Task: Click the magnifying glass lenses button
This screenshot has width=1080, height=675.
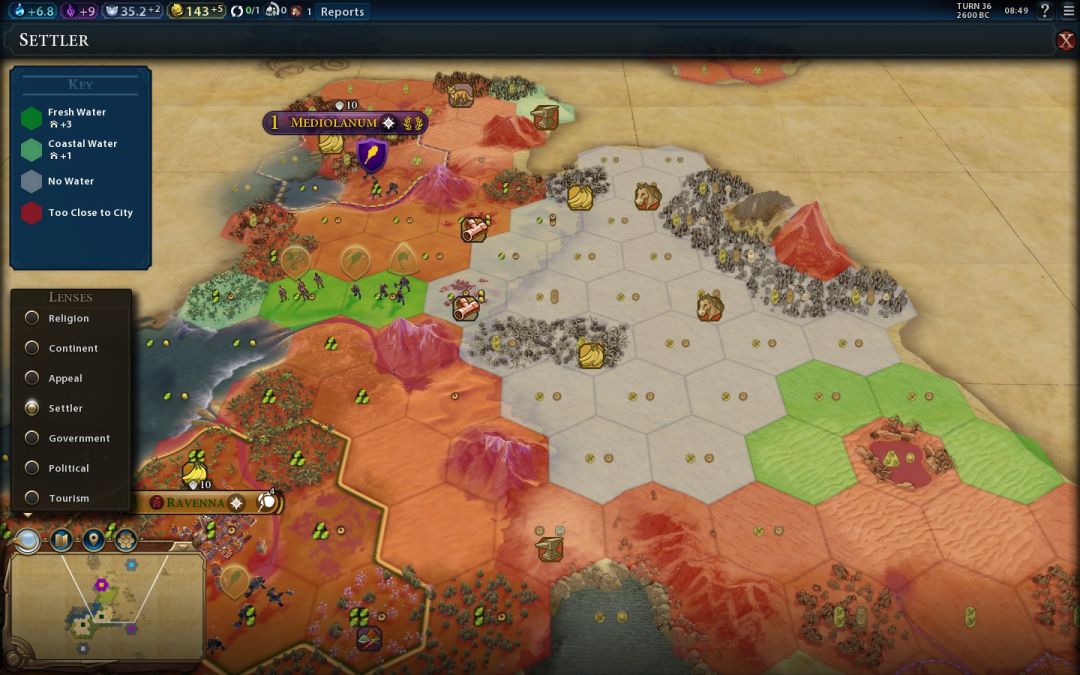Action: [28, 541]
